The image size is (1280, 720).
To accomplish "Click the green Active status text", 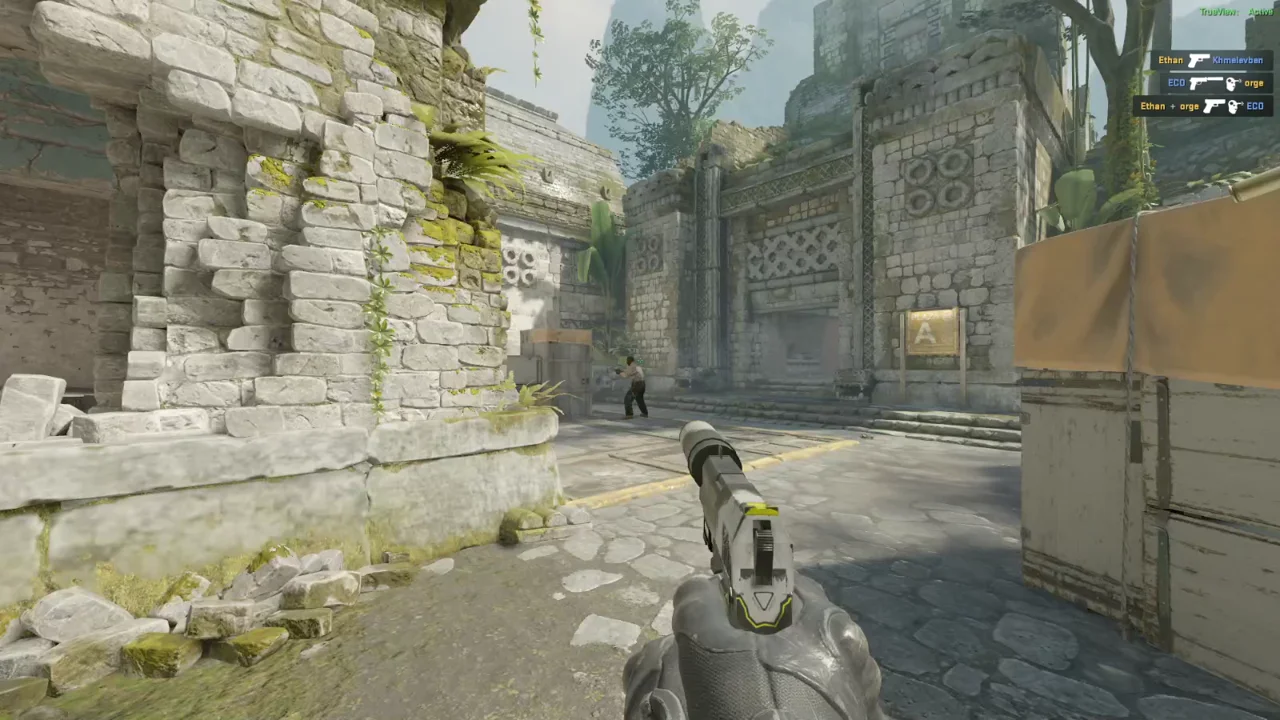I will point(1262,11).
